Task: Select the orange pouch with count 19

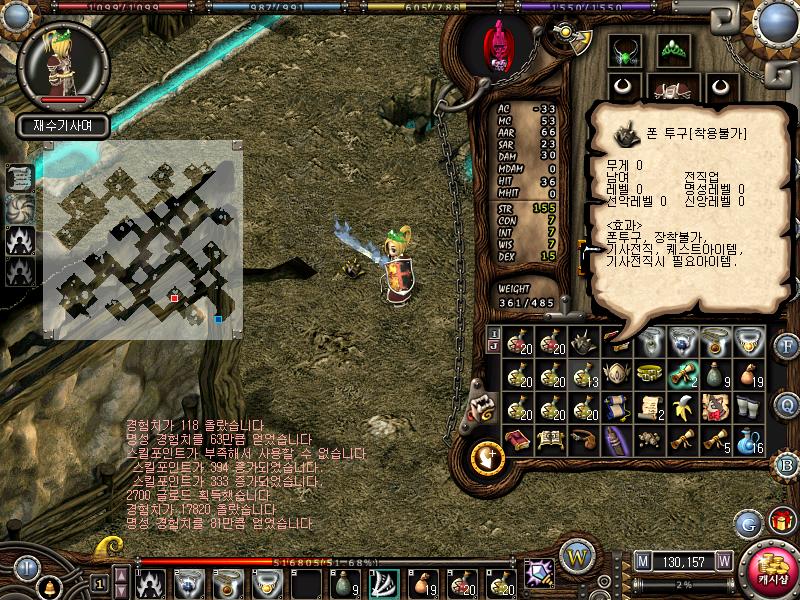Action: [749, 374]
